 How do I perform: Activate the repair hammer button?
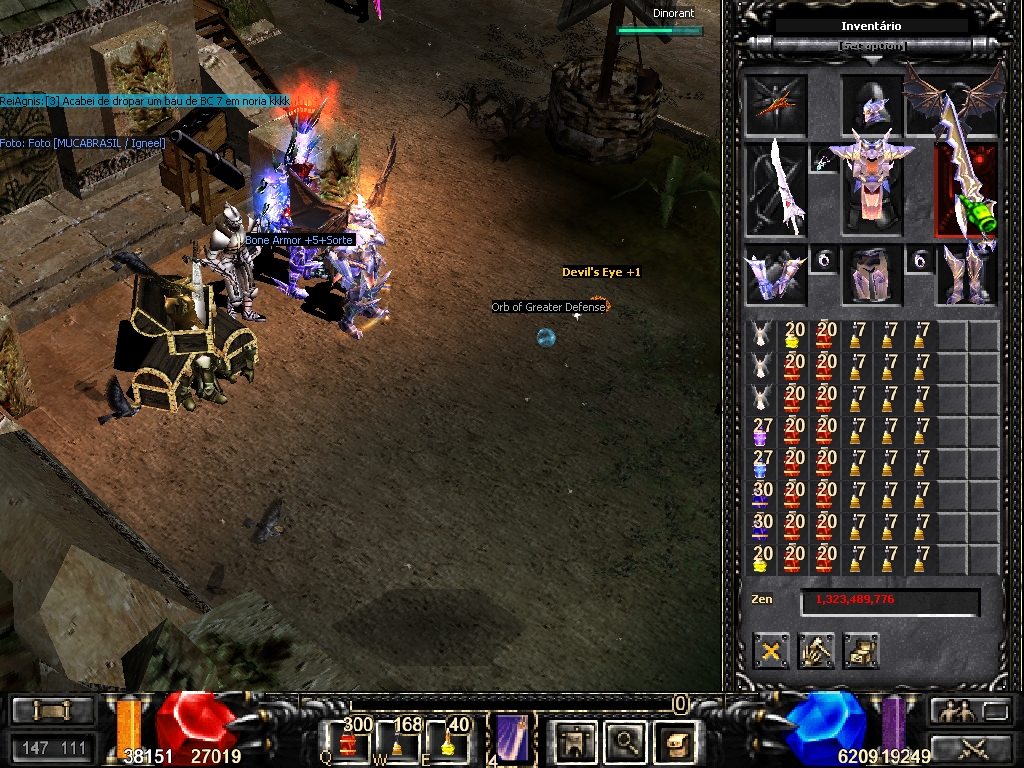816,651
